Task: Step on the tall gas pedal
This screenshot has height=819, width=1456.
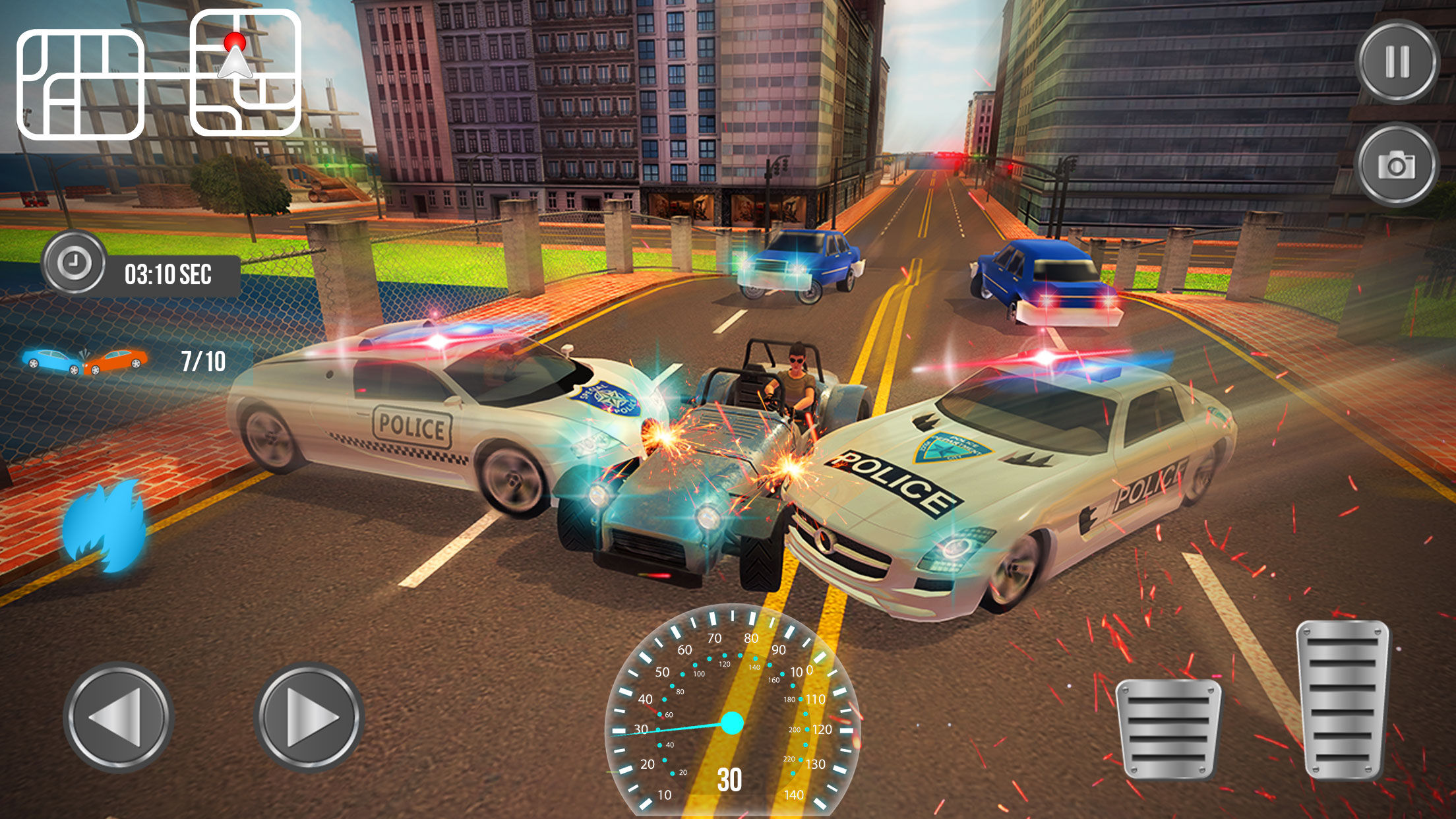Action: (x=1342, y=699)
